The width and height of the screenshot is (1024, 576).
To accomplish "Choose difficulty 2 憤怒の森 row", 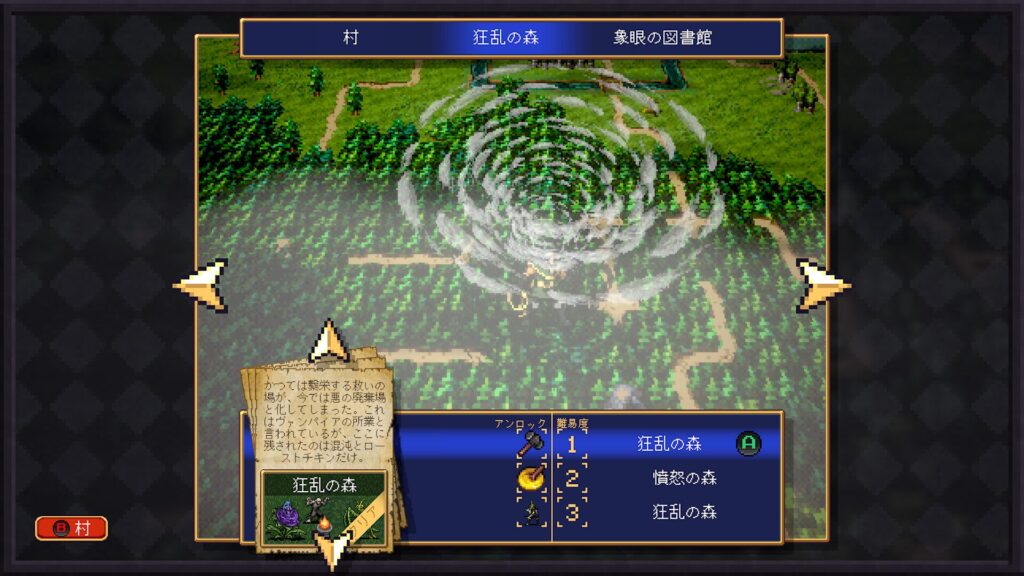I will coord(670,478).
